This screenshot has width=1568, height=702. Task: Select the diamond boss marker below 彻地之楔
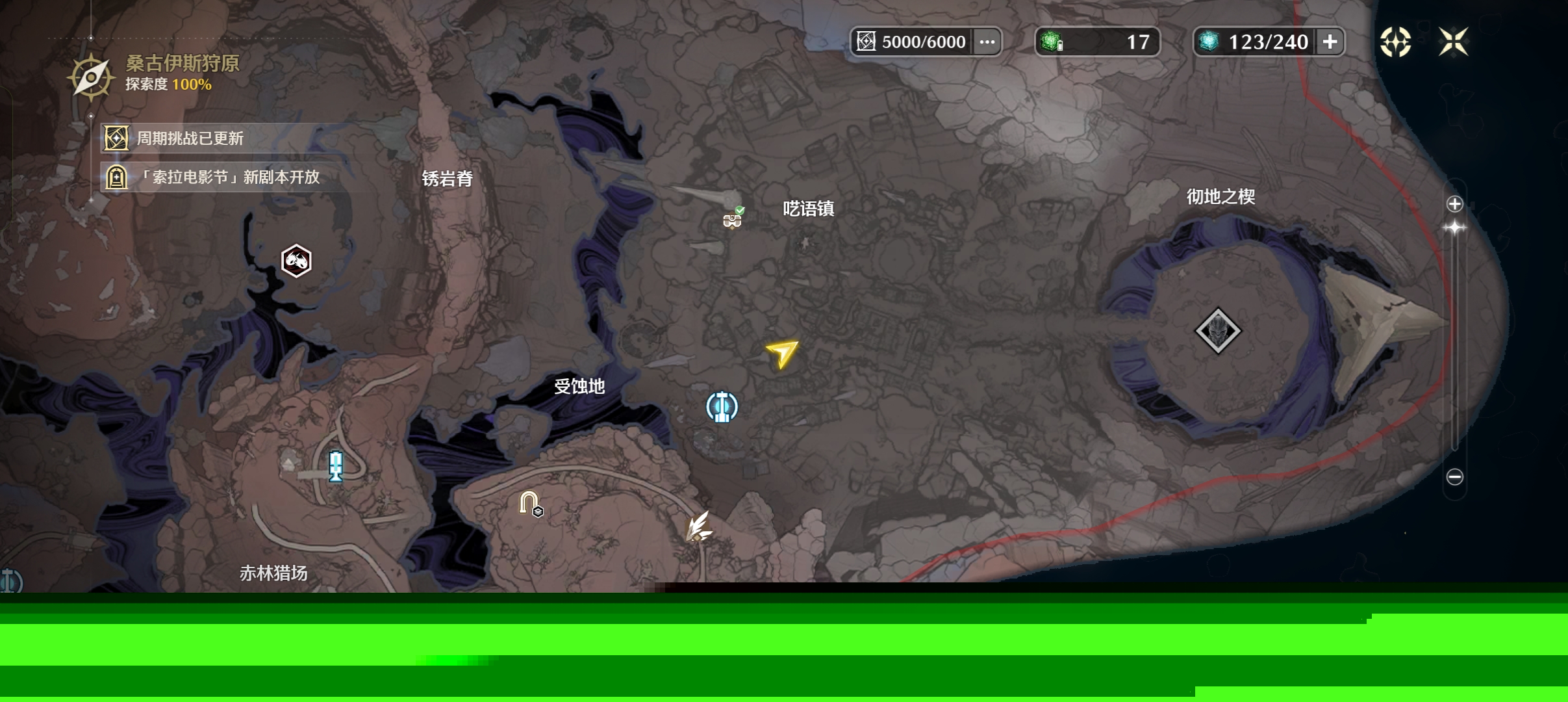point(1218,331)
